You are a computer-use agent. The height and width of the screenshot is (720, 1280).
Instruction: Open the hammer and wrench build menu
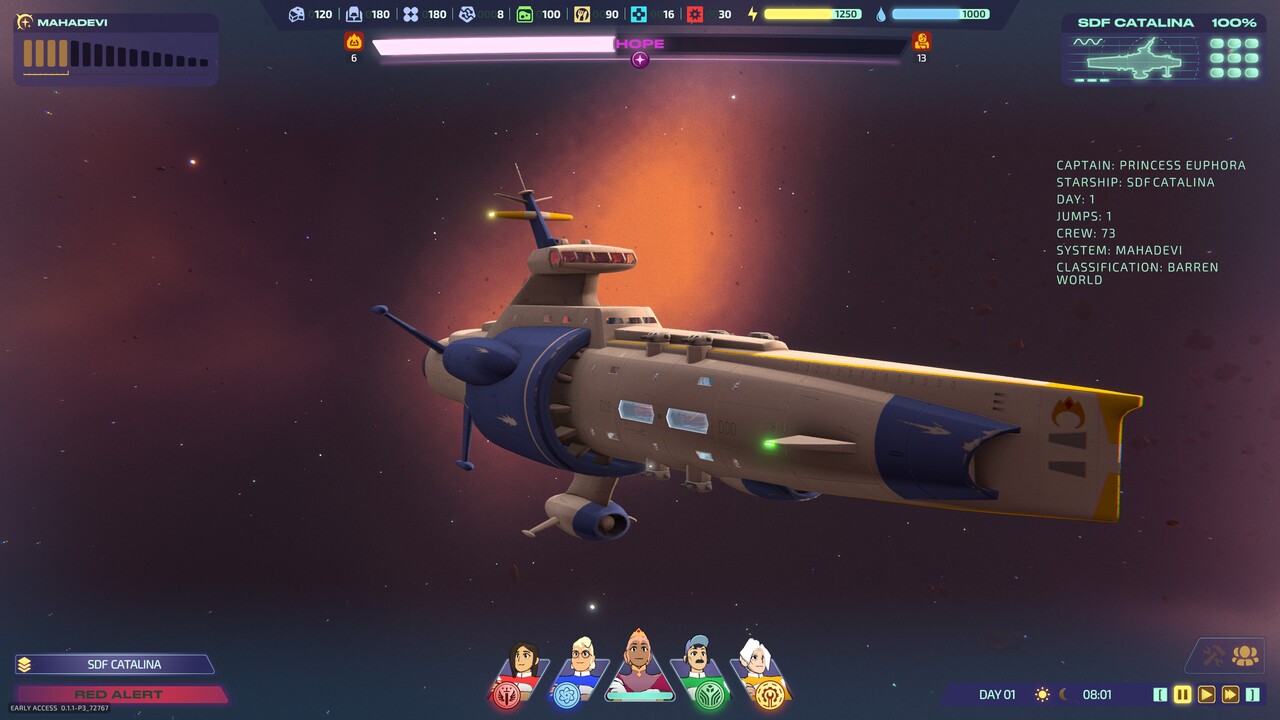(1213, 656)
